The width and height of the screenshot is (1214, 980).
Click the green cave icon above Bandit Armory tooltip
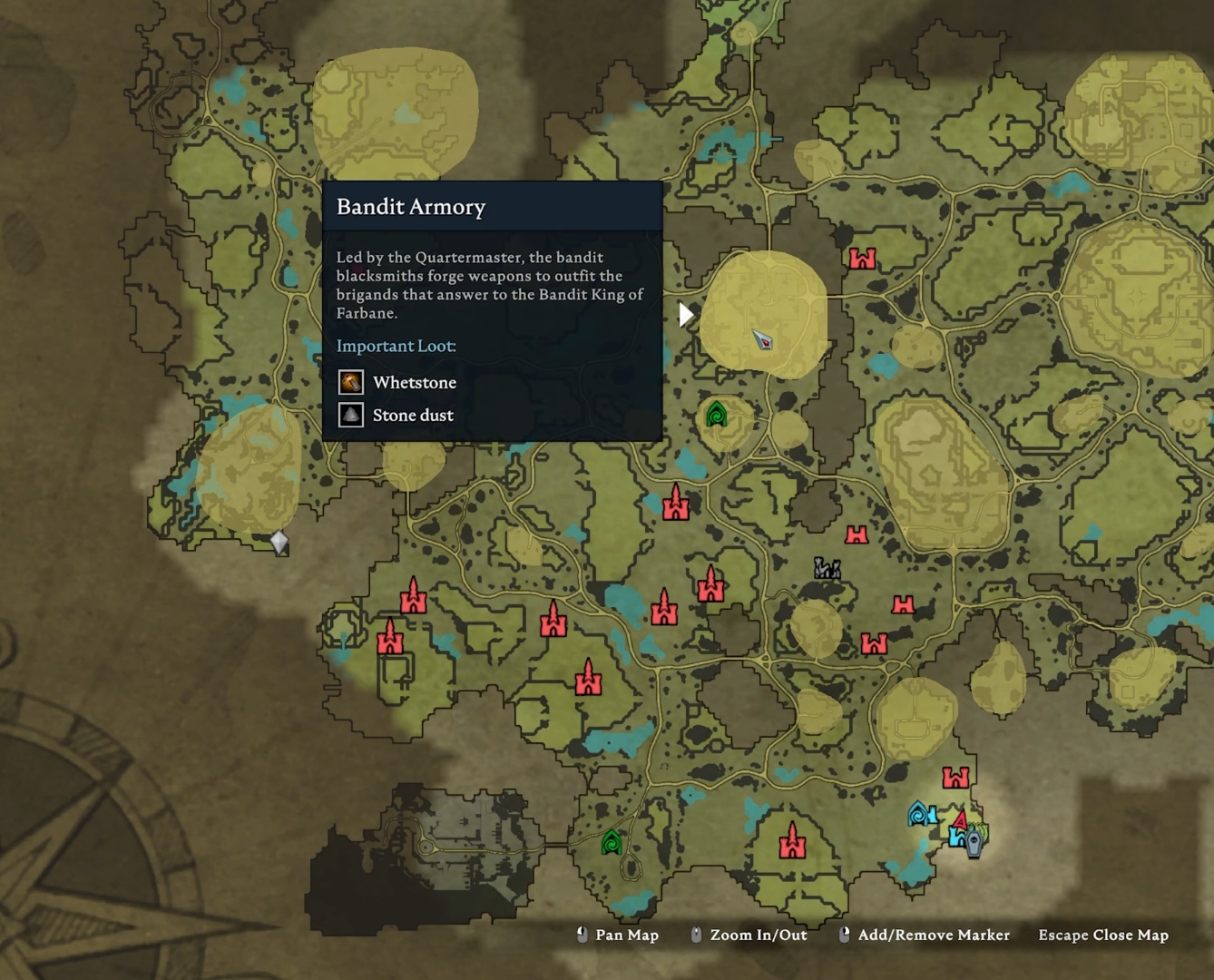pyautogui.click(x=718, y=414)
